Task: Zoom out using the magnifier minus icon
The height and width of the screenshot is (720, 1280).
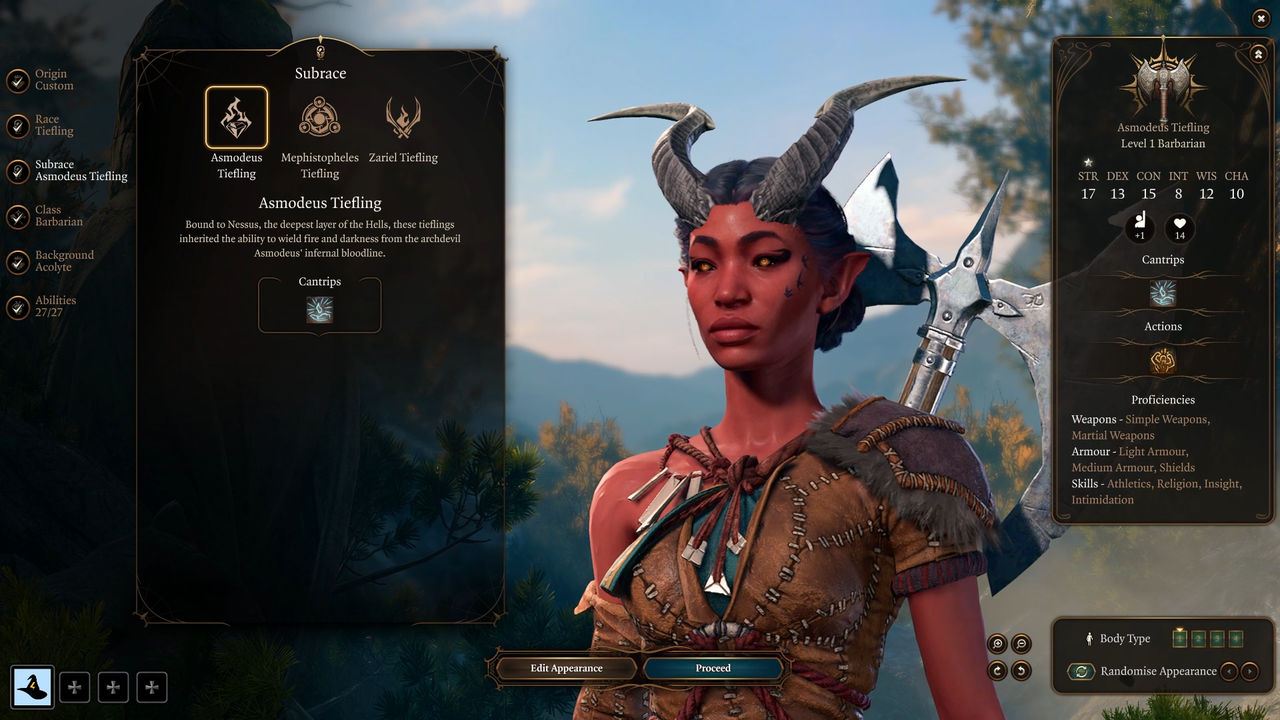Action: point(1021,644)
